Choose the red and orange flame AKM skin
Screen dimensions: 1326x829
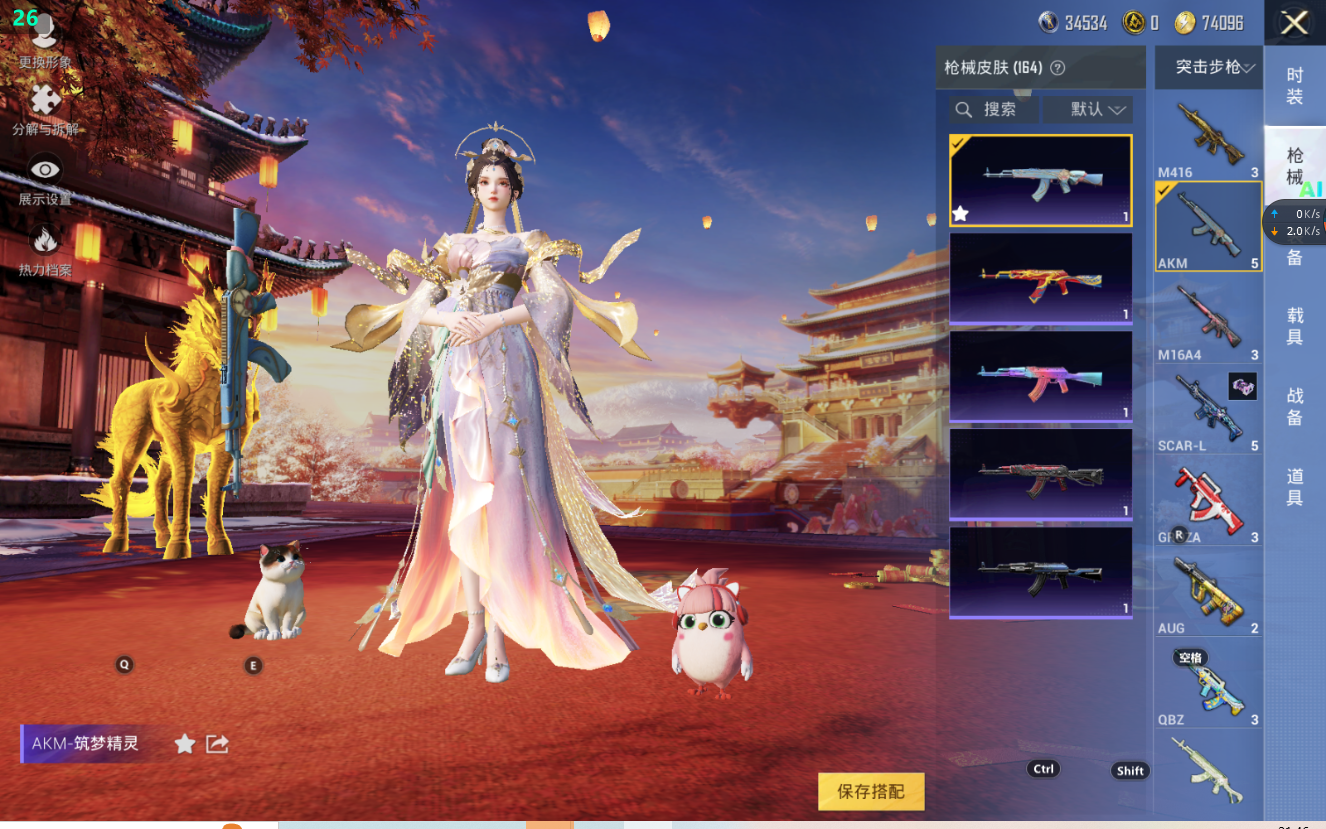1040,278
